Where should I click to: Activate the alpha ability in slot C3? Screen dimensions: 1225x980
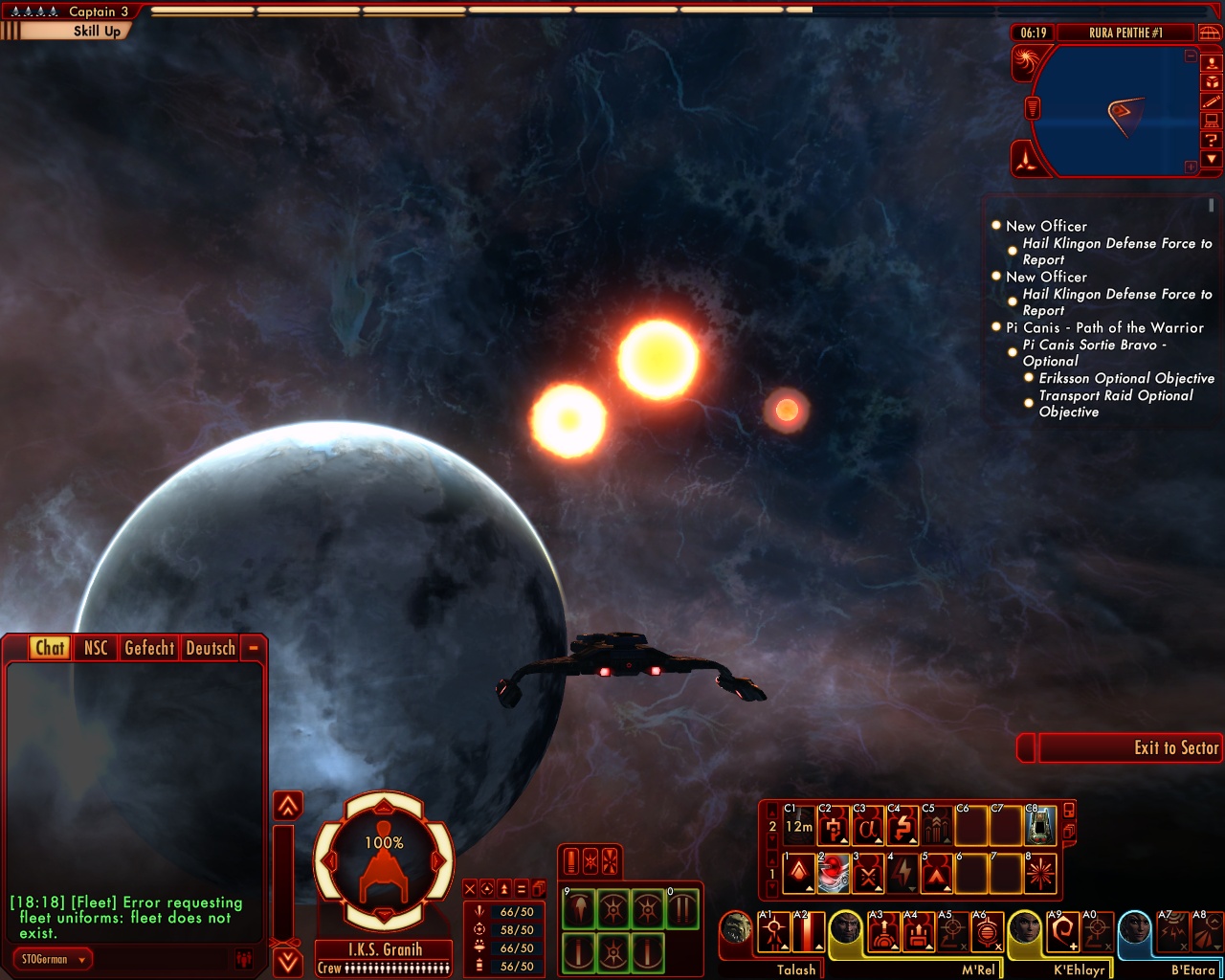(867, 827)
